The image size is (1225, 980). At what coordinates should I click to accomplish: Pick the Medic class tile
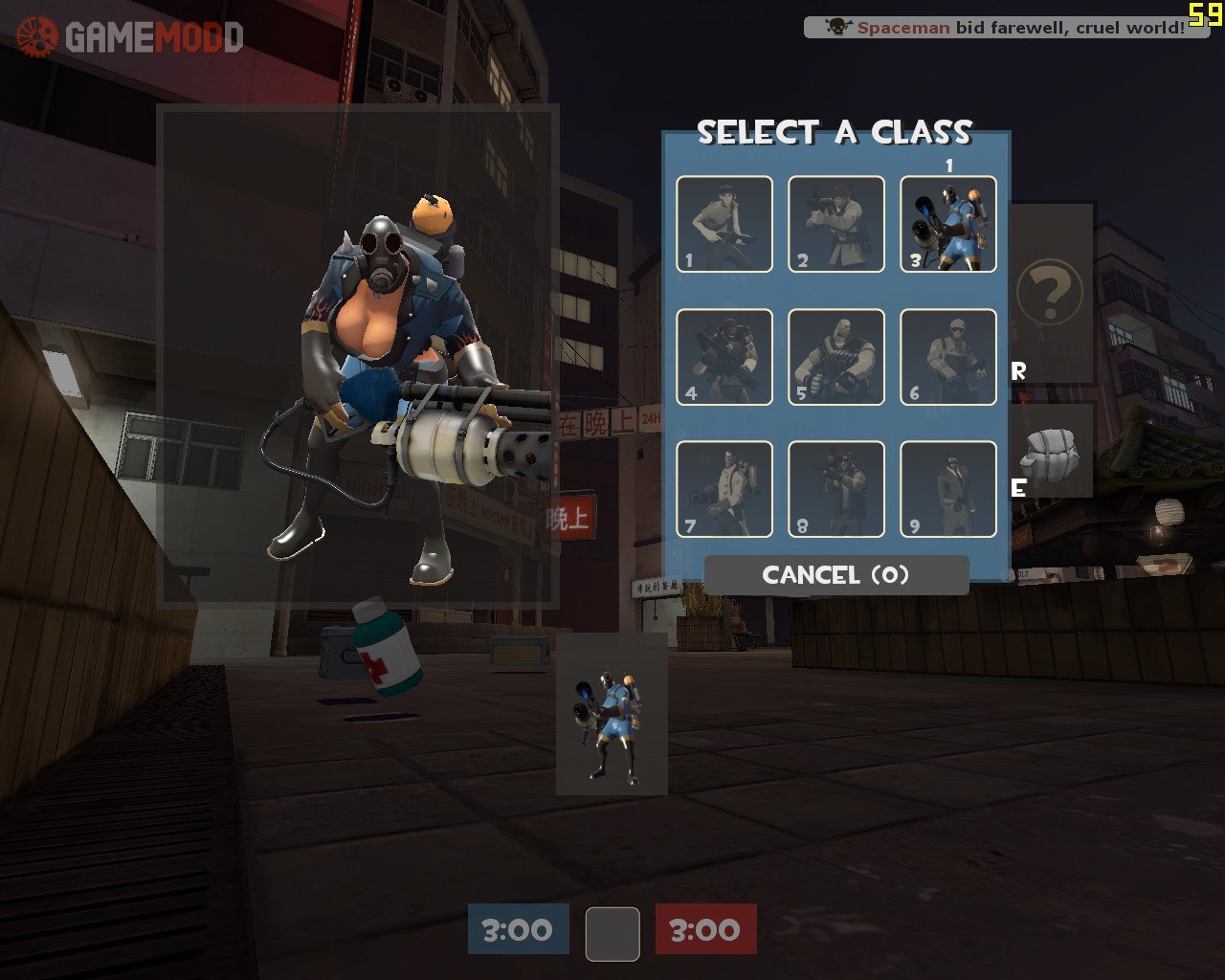point(724,489)
